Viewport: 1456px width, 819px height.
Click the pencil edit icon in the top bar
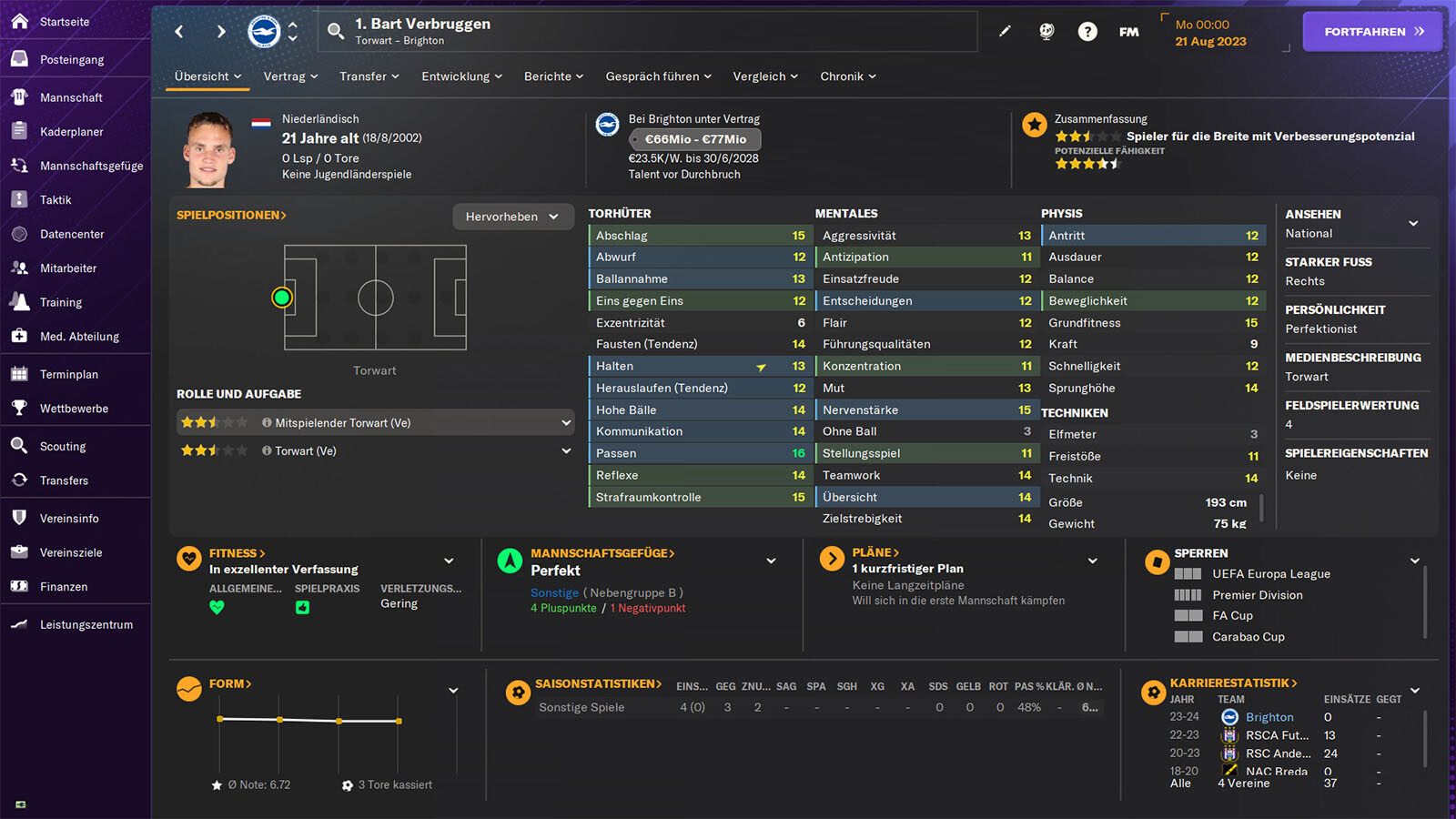point(1005,30)
